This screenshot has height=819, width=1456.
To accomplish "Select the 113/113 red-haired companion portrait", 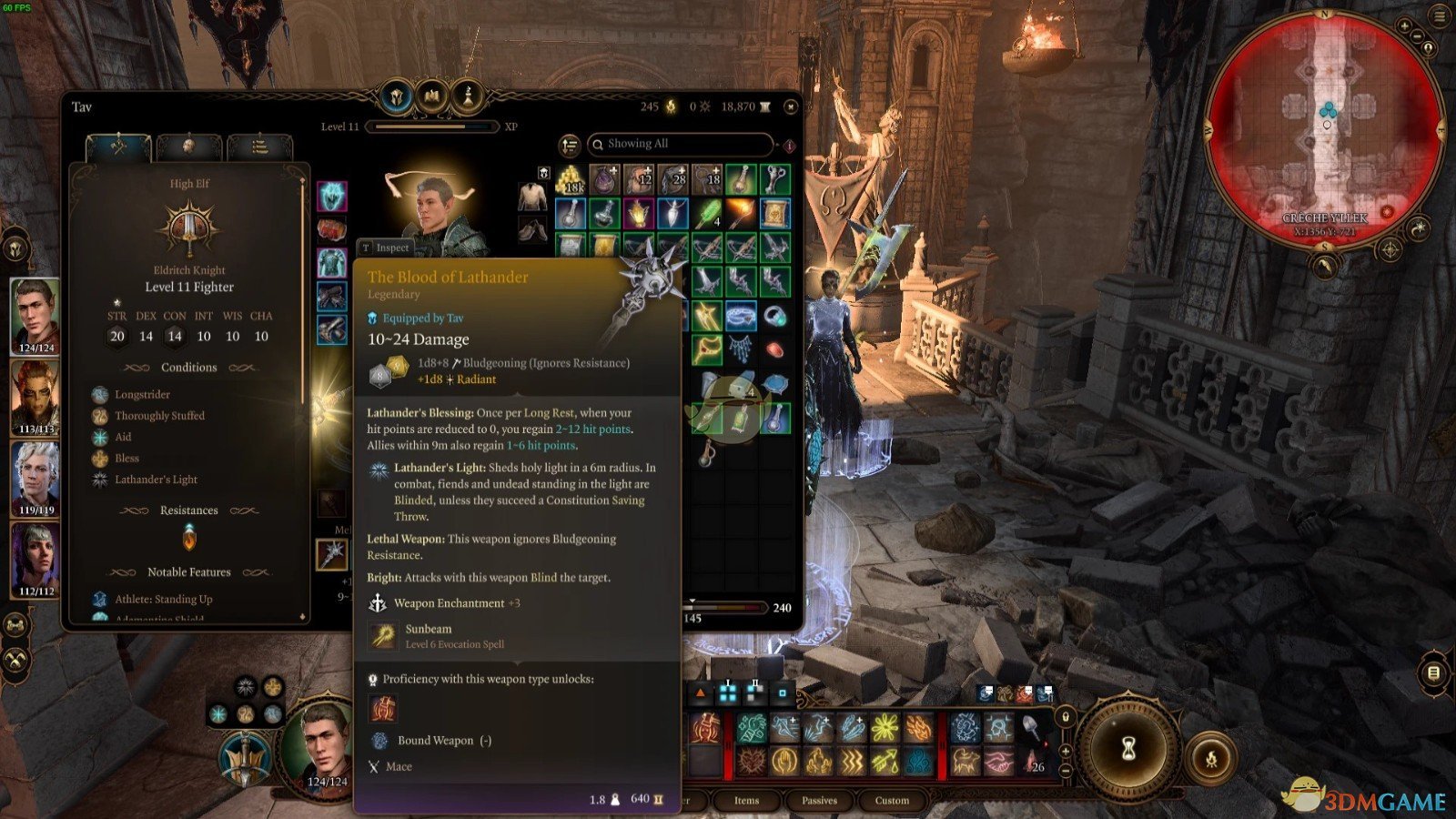I will [x=35, y=397].
